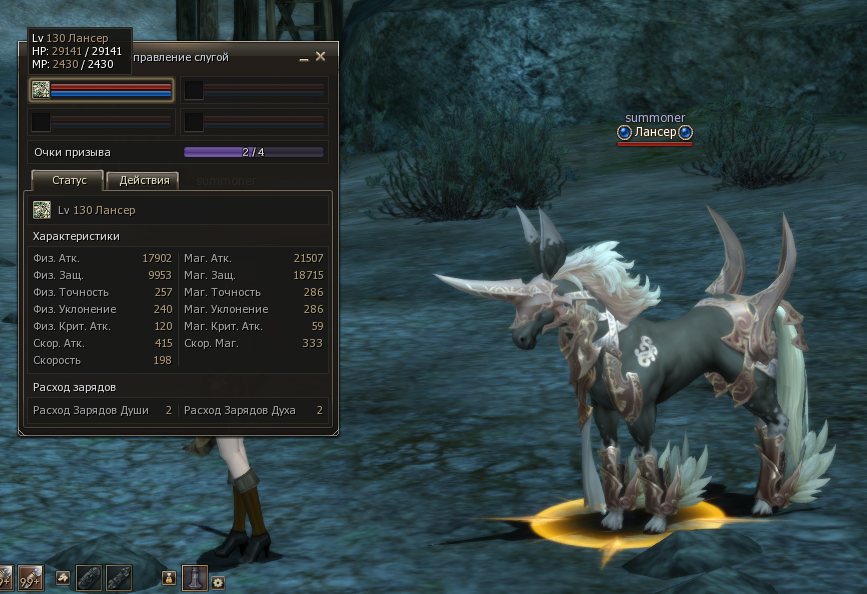Use the orange potion icon
The height and width of the screenshot is (594, 867).
[x=169, y=578]
